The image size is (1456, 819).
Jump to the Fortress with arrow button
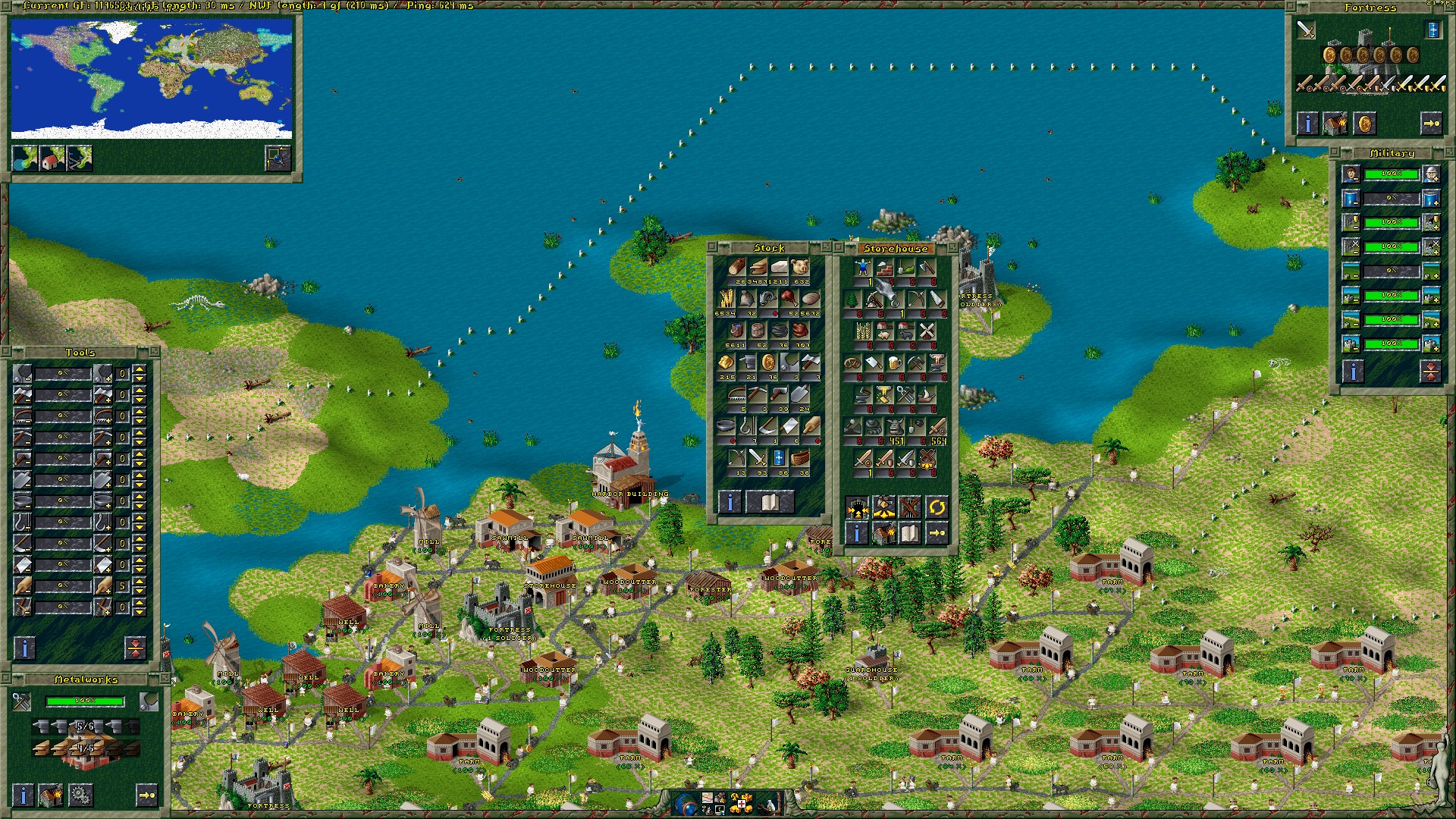click(1431, 124)
